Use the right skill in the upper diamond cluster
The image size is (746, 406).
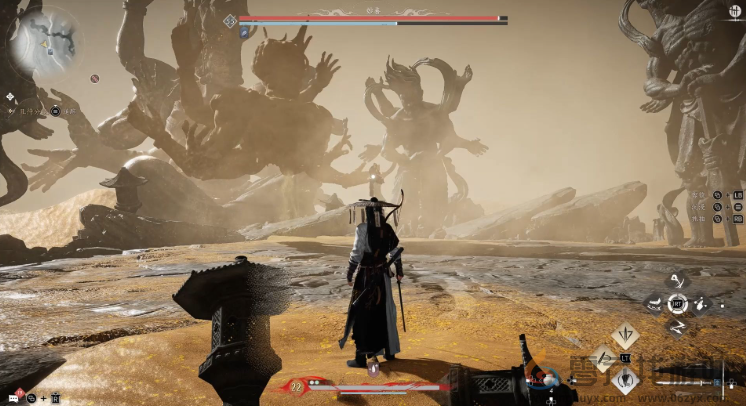(702, 303)
